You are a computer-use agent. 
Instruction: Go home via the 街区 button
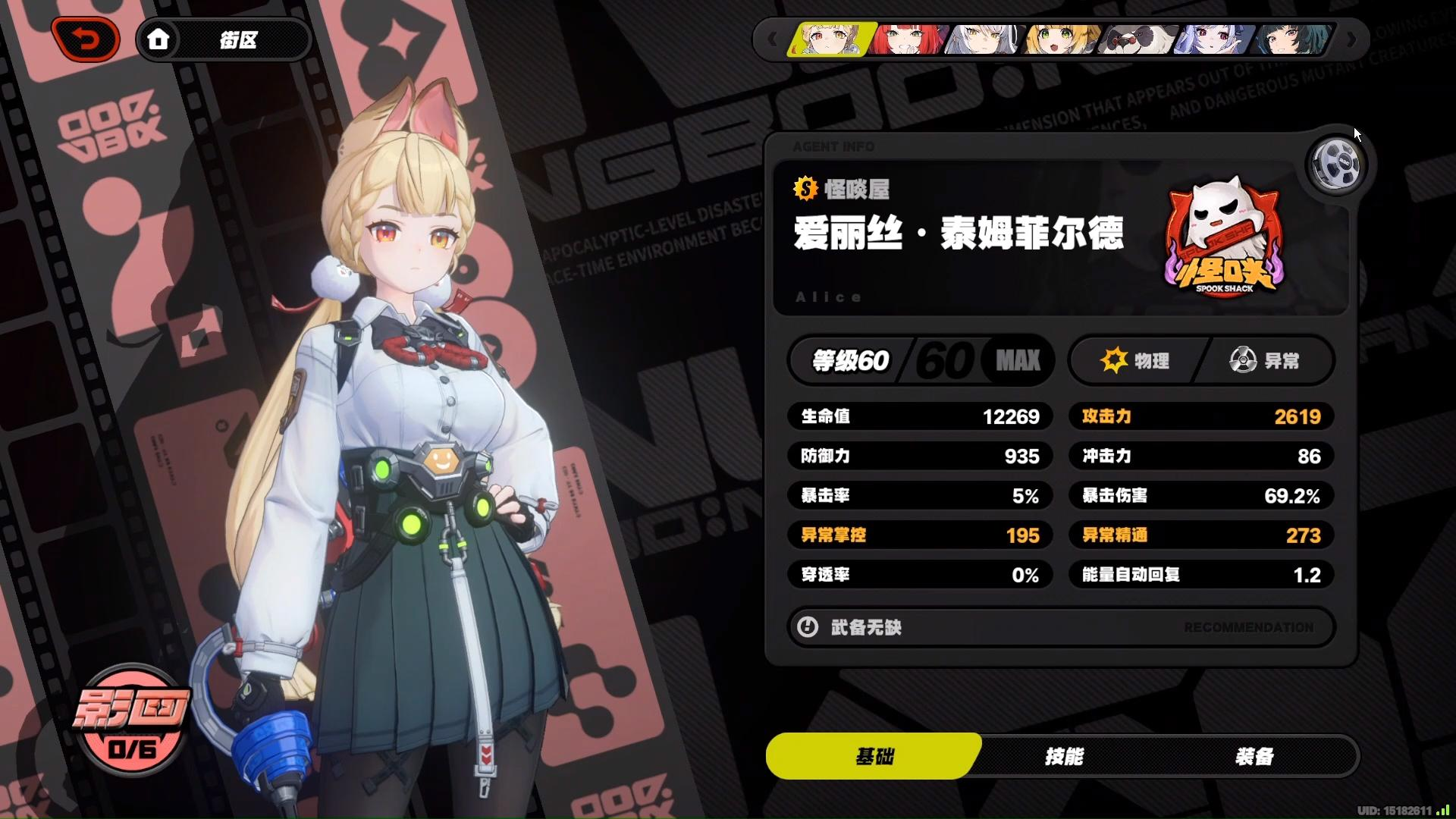coord(224,39)
